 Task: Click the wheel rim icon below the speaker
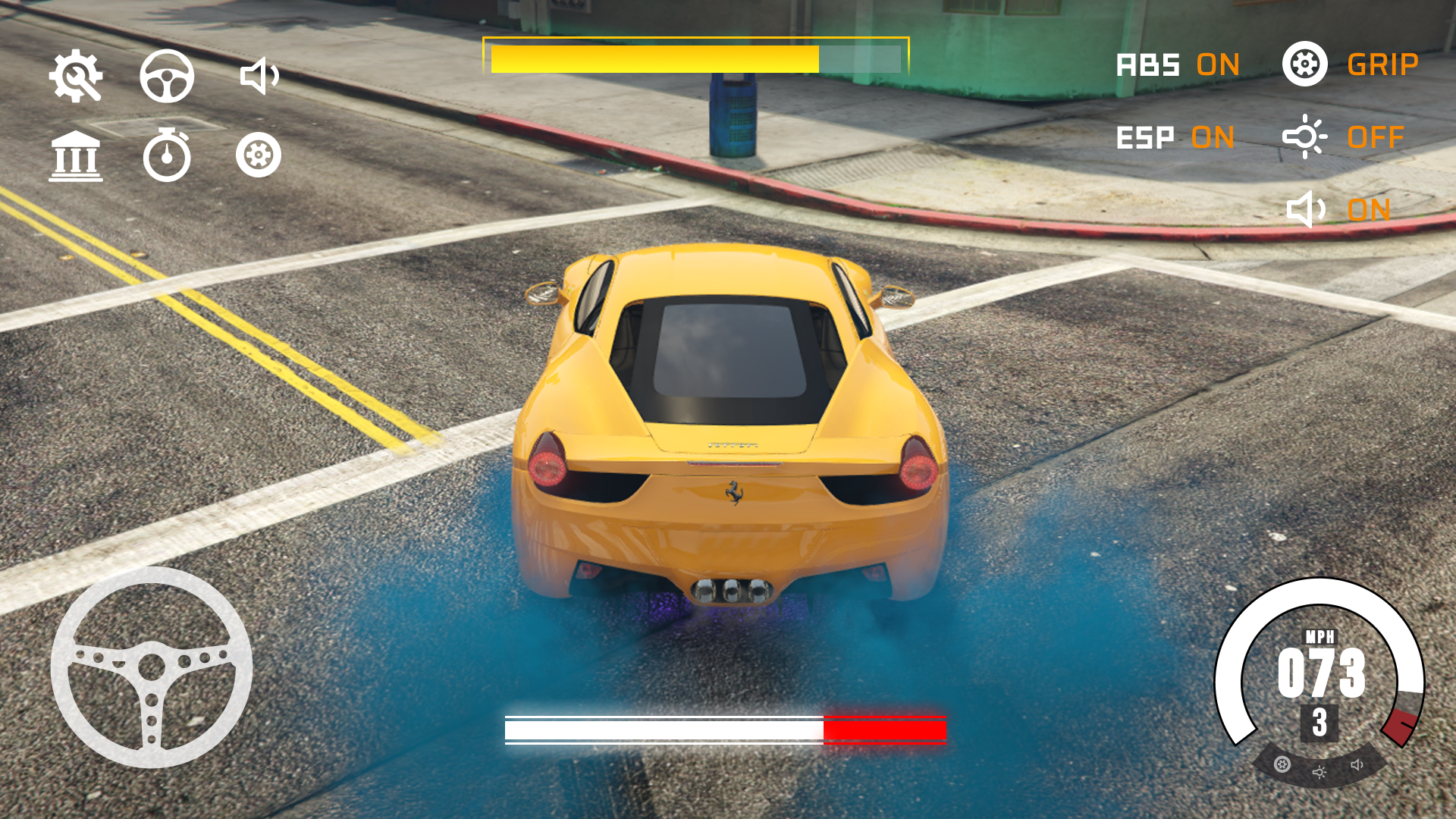tap(259, 155)
